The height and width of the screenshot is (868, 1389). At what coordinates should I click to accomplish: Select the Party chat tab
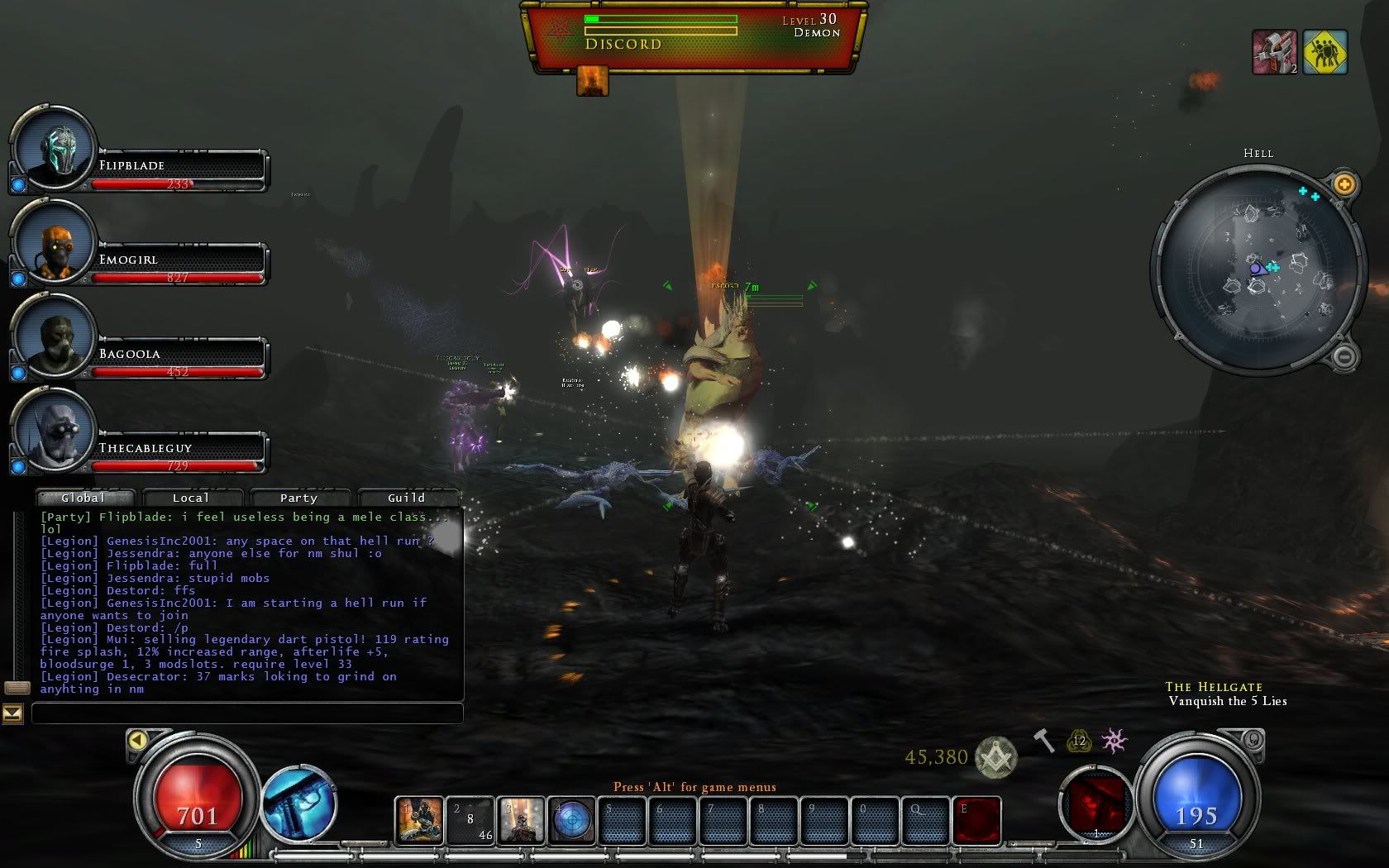click(x=298, y=498)
